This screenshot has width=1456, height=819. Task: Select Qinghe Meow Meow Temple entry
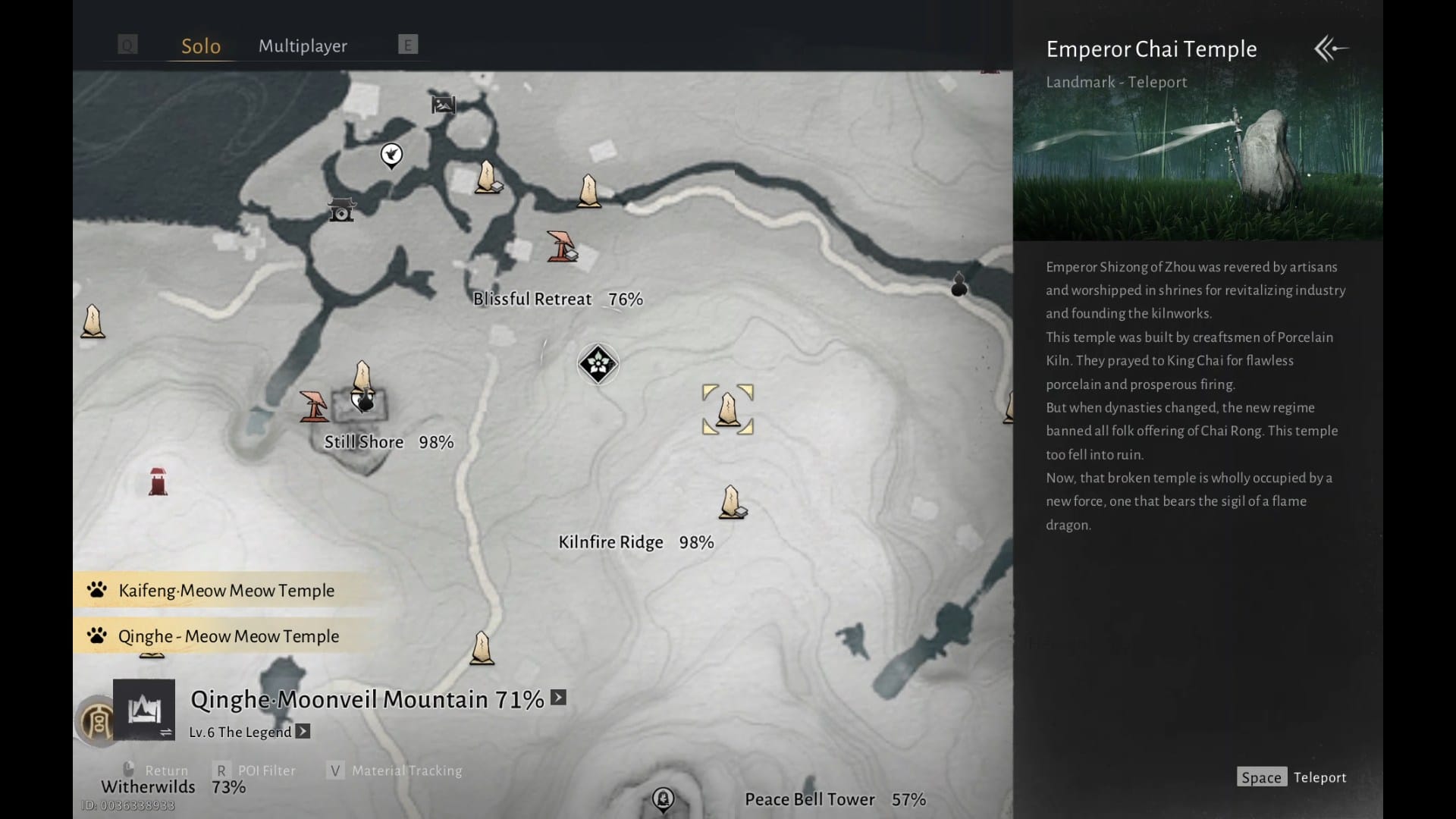tap(228, 636)
